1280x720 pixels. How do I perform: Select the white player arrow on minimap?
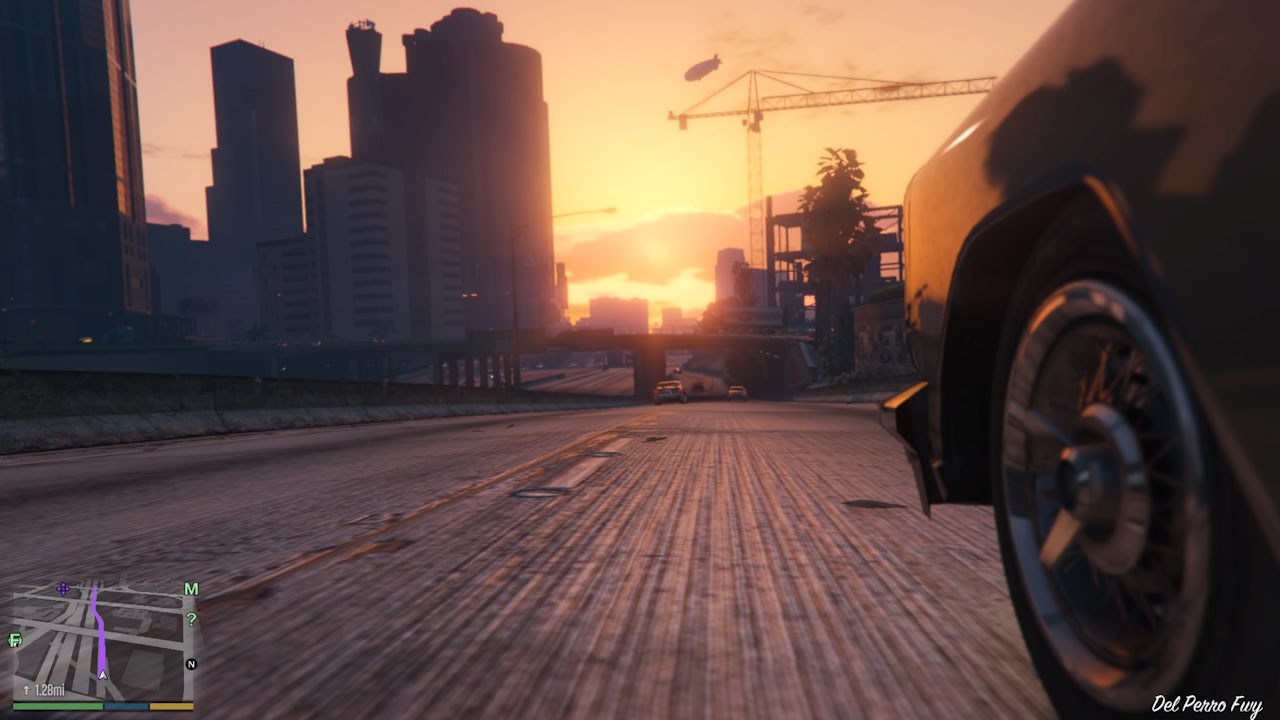102,674
